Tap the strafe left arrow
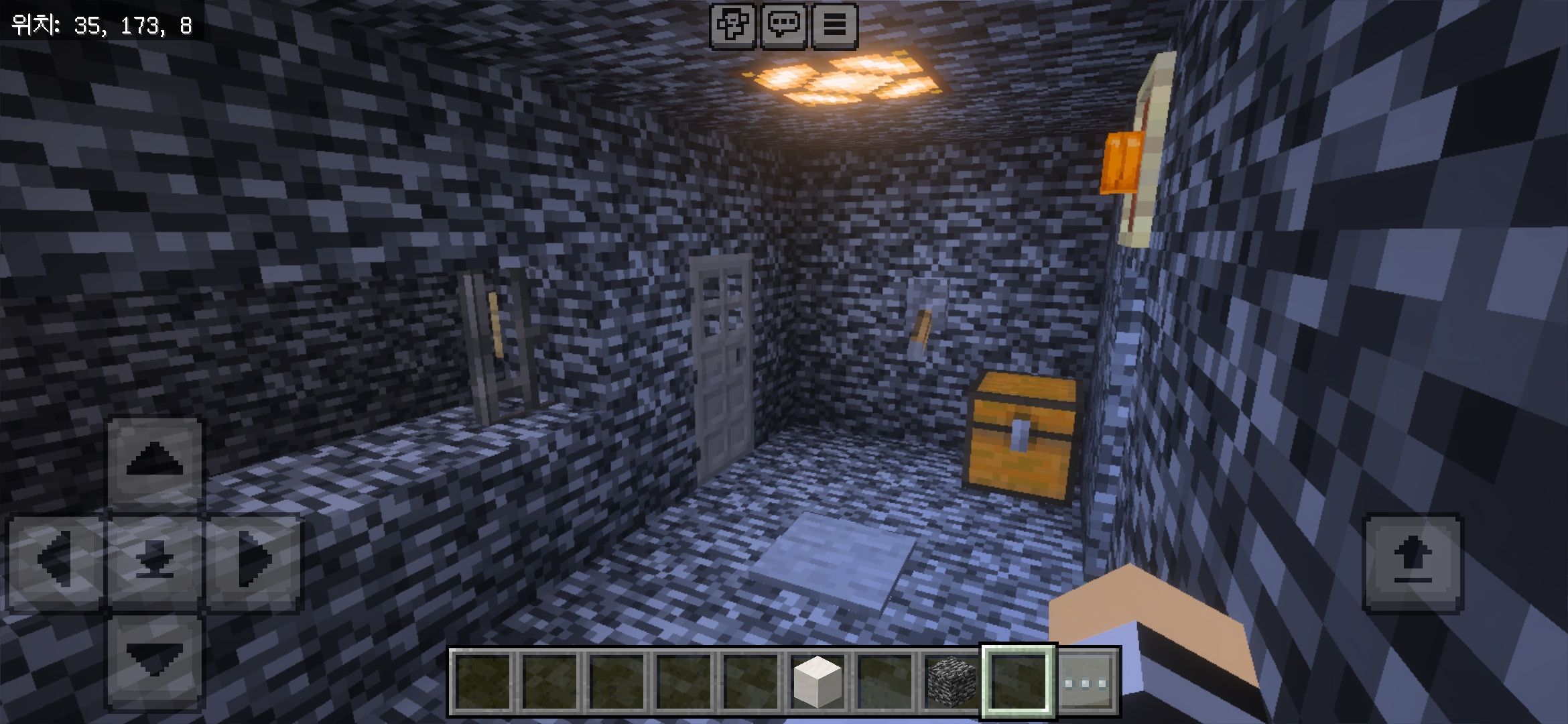Screen dimensions: 1568x724 (x=56, y=560)
